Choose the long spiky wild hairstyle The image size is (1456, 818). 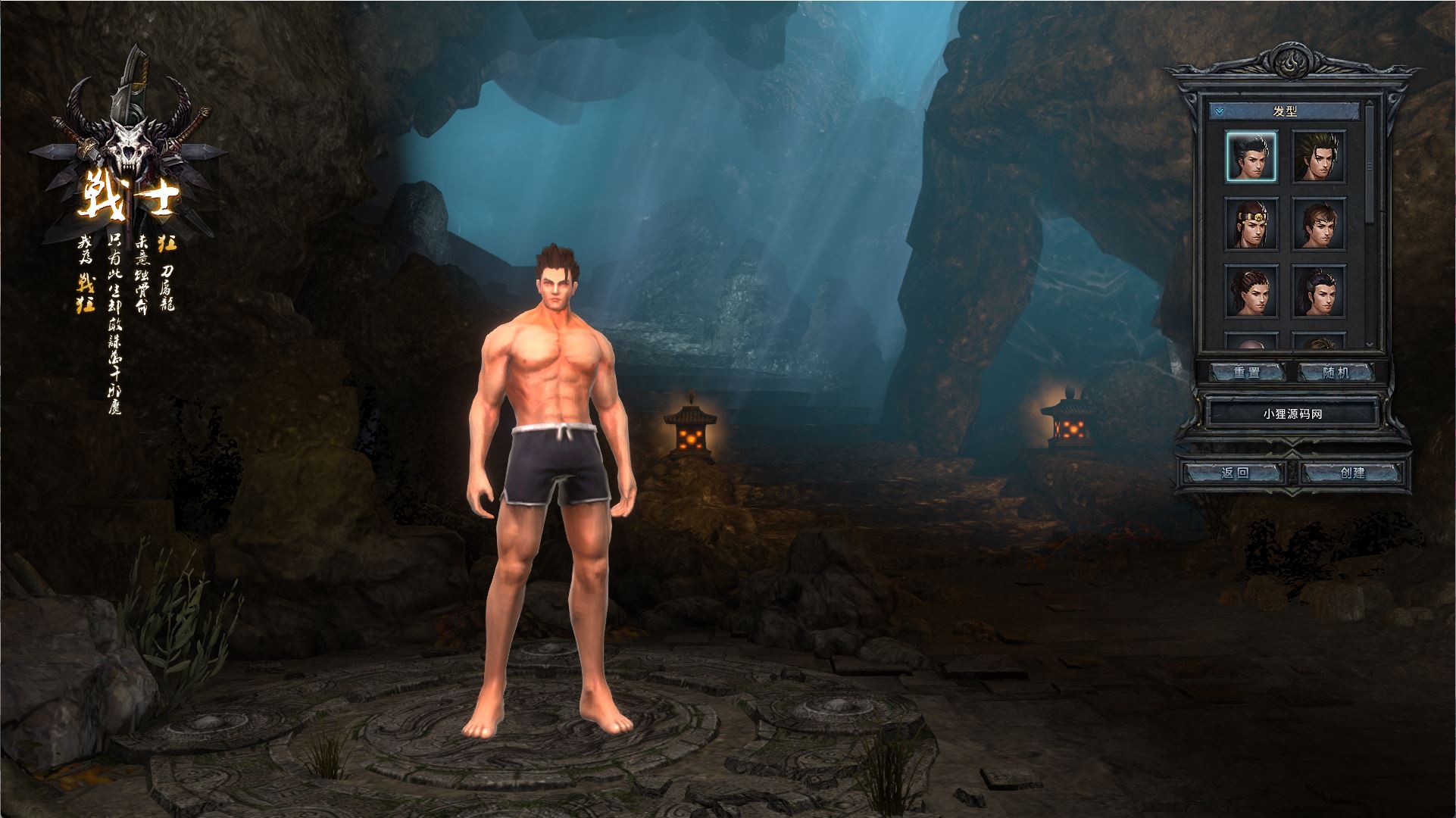pyautogui.click(x=1318, y=156)
